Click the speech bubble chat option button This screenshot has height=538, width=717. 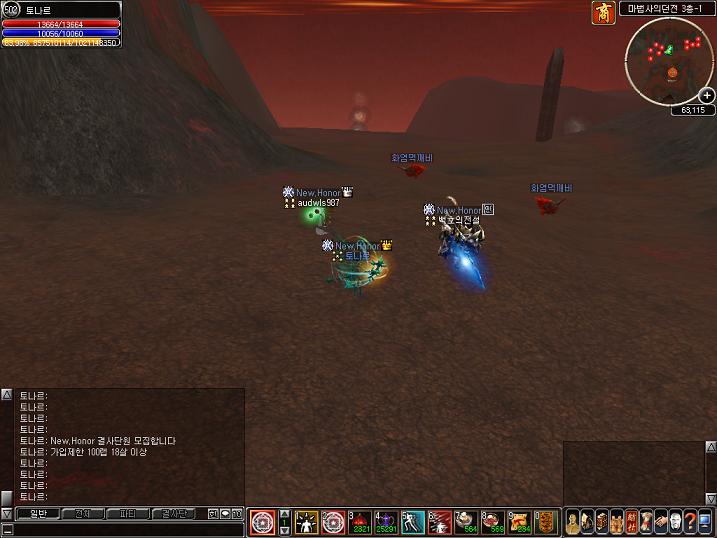[226, 513]
